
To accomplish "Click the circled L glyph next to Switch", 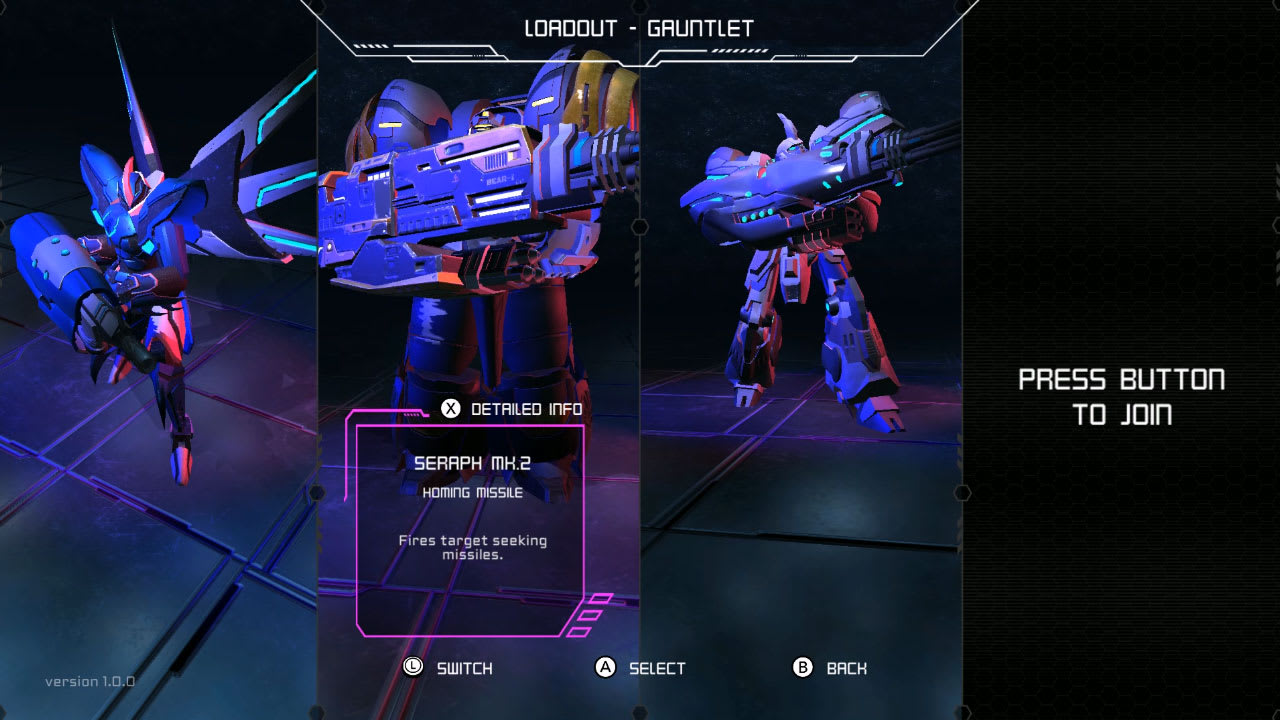I will click(413, 666).
